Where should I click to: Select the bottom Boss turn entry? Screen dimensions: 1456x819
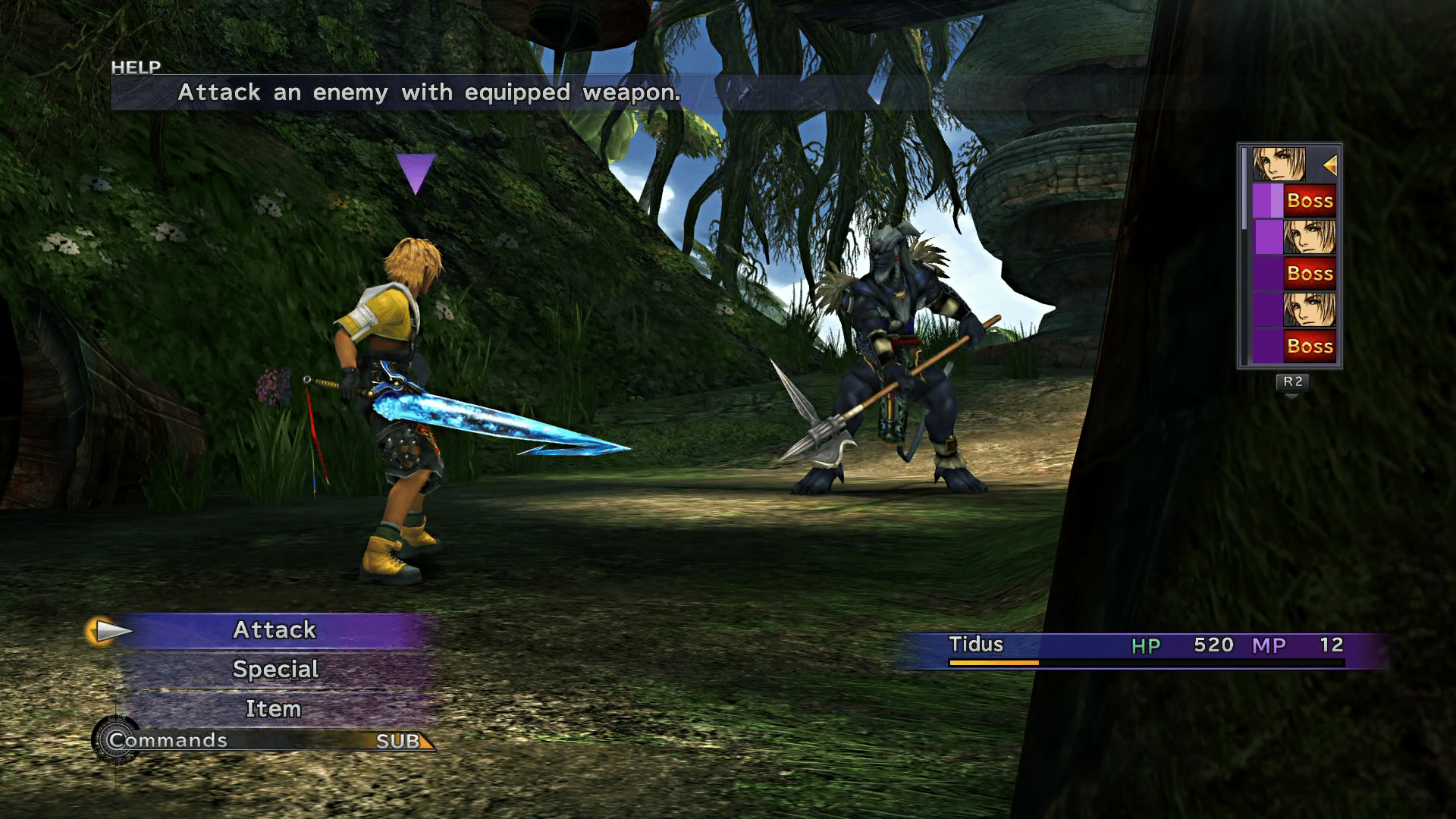[1310, 346]
